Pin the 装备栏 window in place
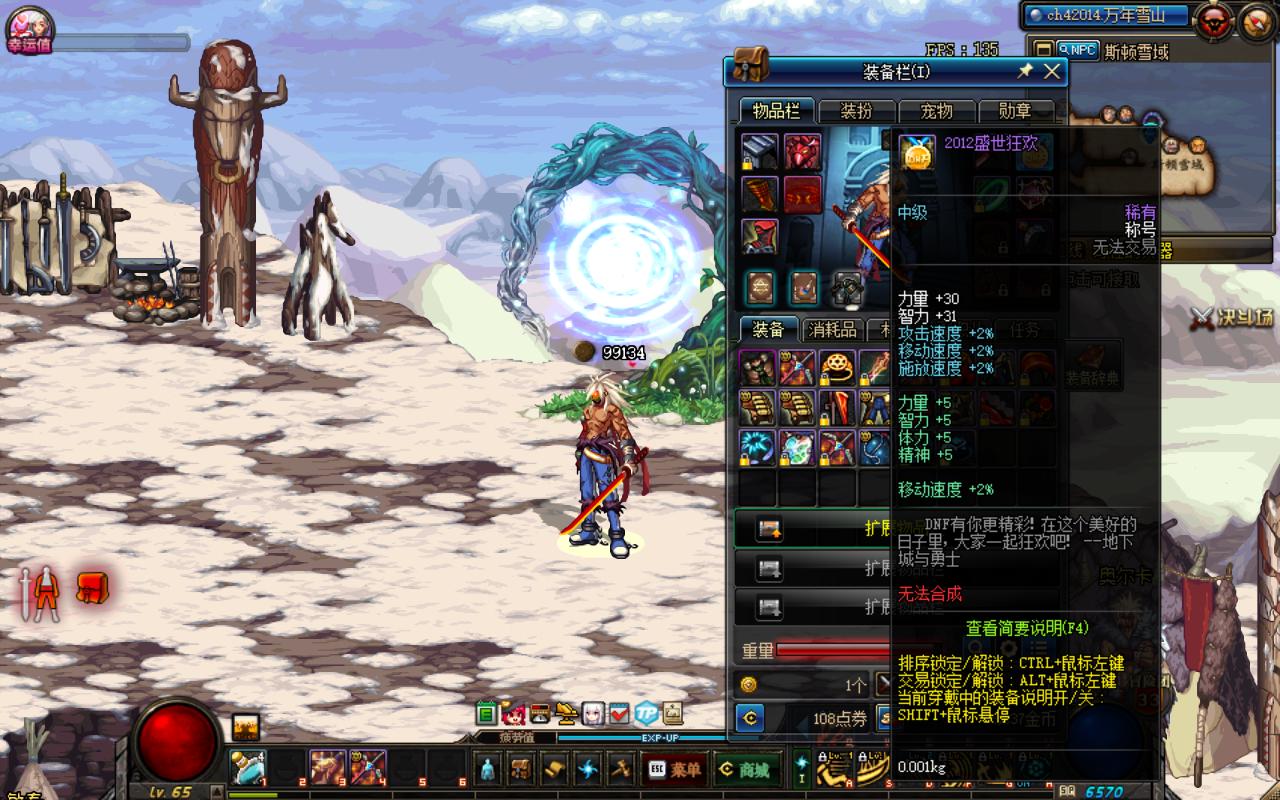1280x800 pixels. (1025, 71)
